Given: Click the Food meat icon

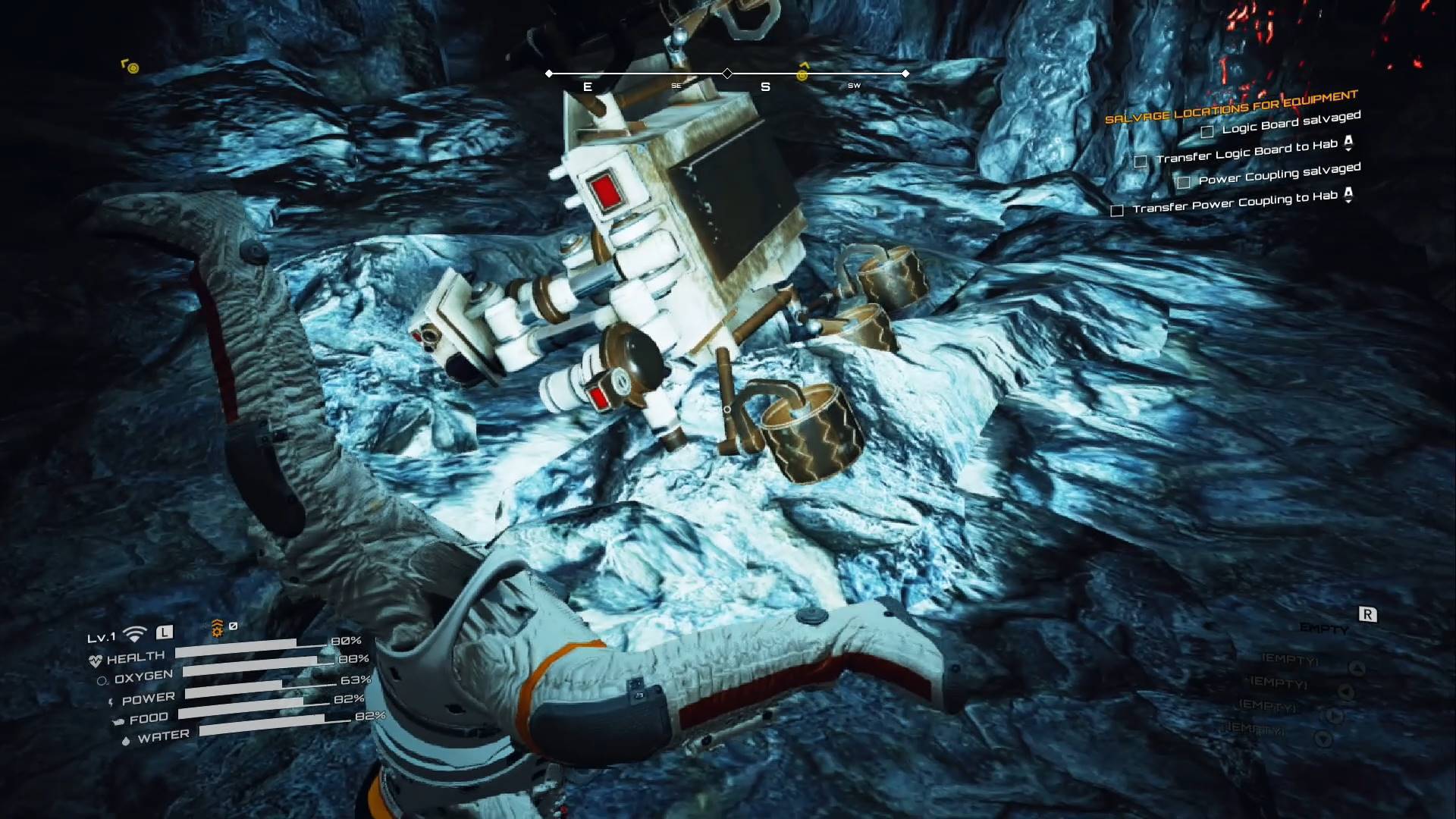Looking at the screenshot, I should (x=120, y=720).
